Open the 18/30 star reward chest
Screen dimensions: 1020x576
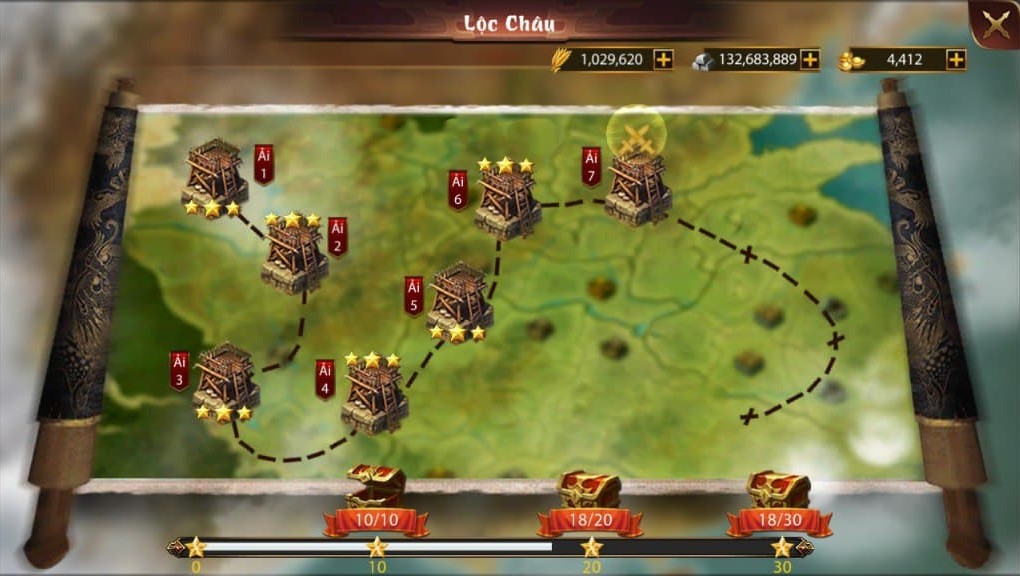point(778,490)
